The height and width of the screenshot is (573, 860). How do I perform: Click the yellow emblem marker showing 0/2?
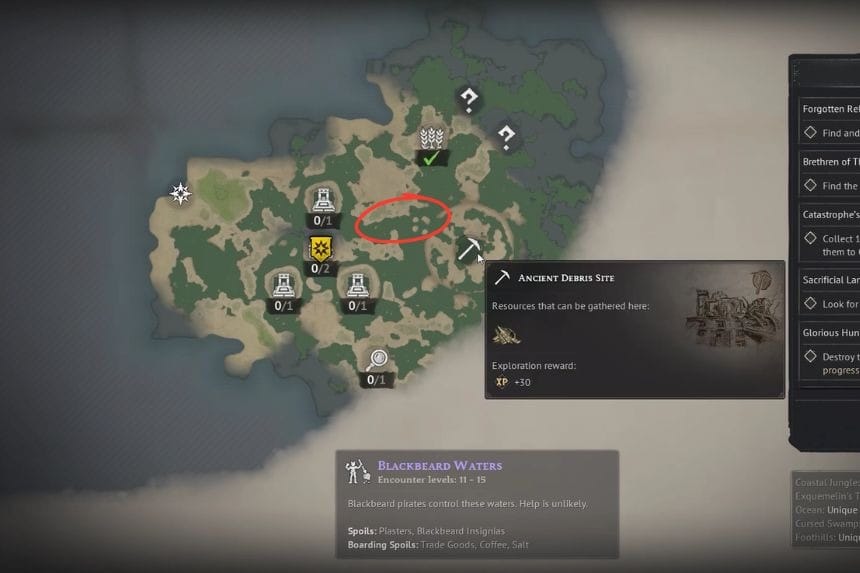(320, 249)
